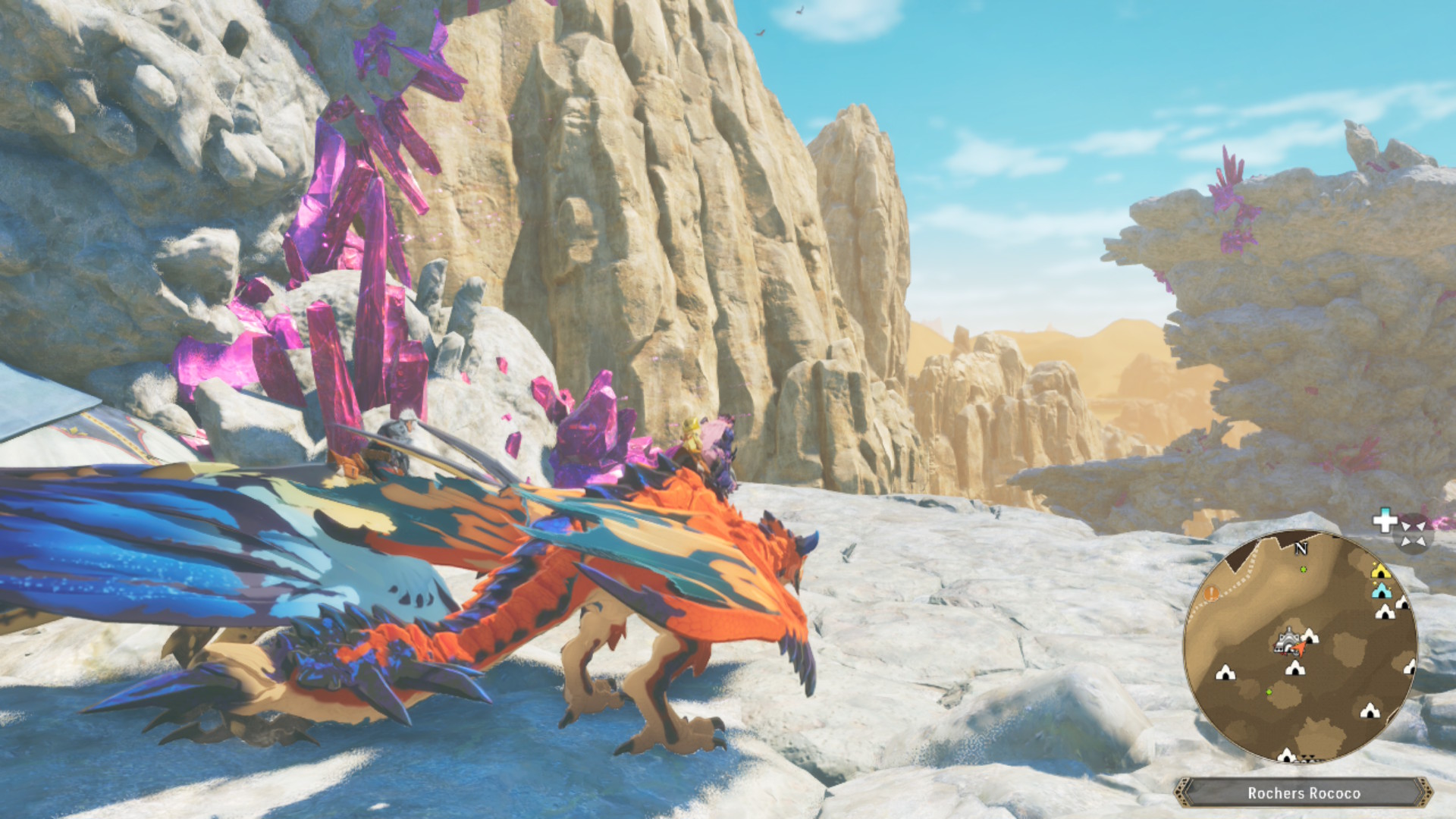This screenshot has height=819, width=1456.
Task: Select the cyan monster den marker
Action: tap(1382, 590)
